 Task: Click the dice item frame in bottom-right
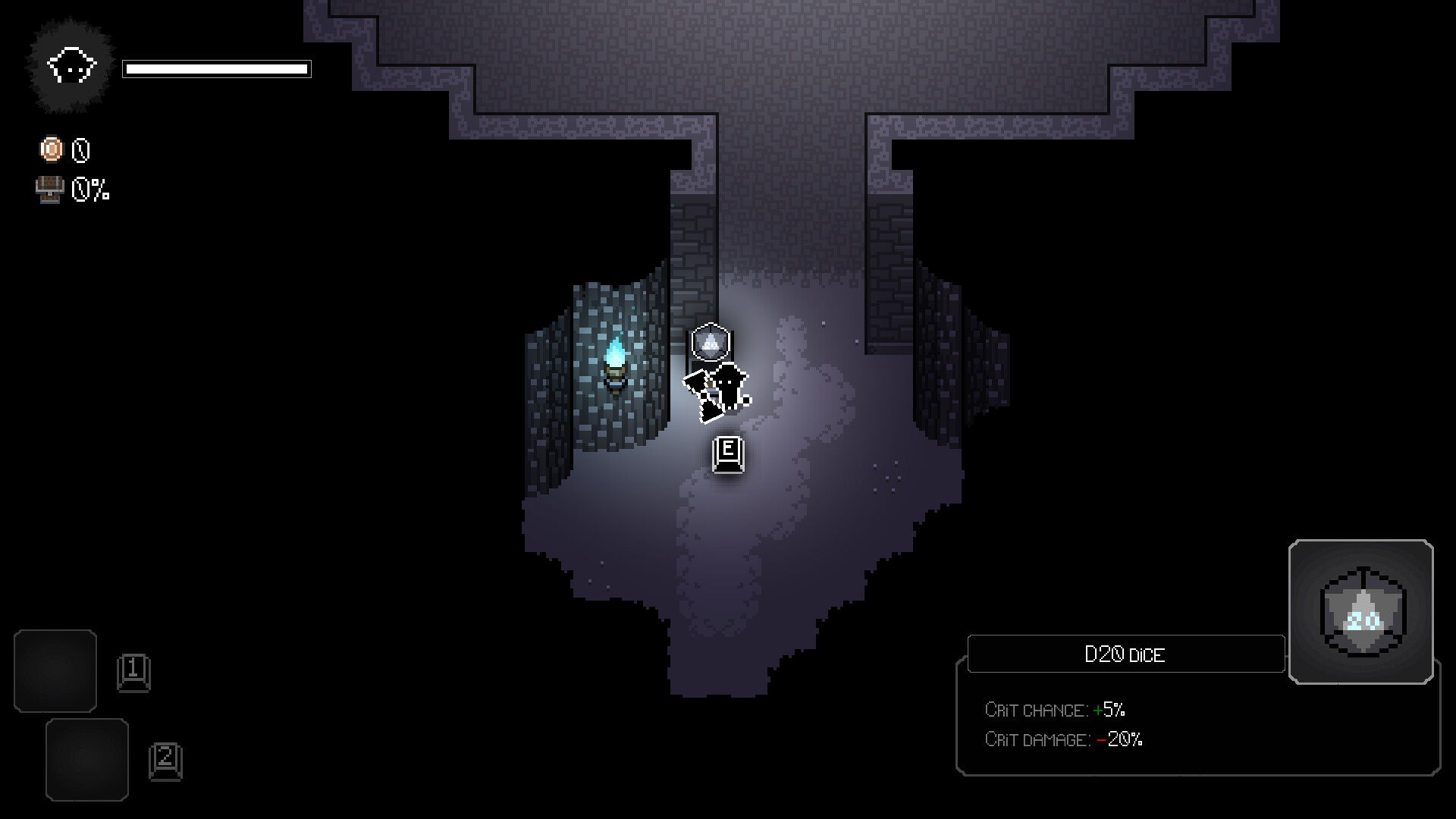pyautogui.click(x=1360, y=613)
